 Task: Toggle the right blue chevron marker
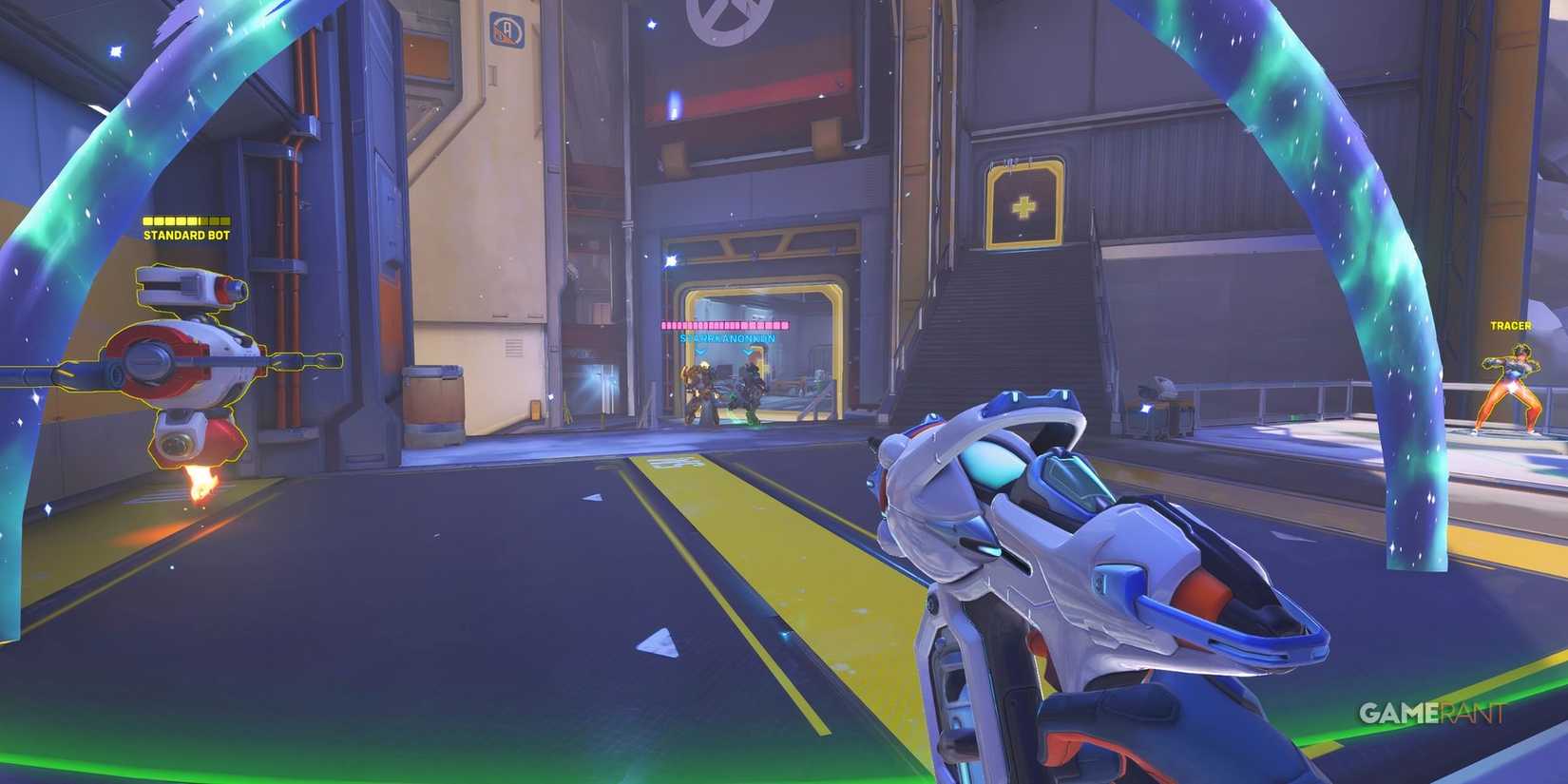[x=749, y=352]
